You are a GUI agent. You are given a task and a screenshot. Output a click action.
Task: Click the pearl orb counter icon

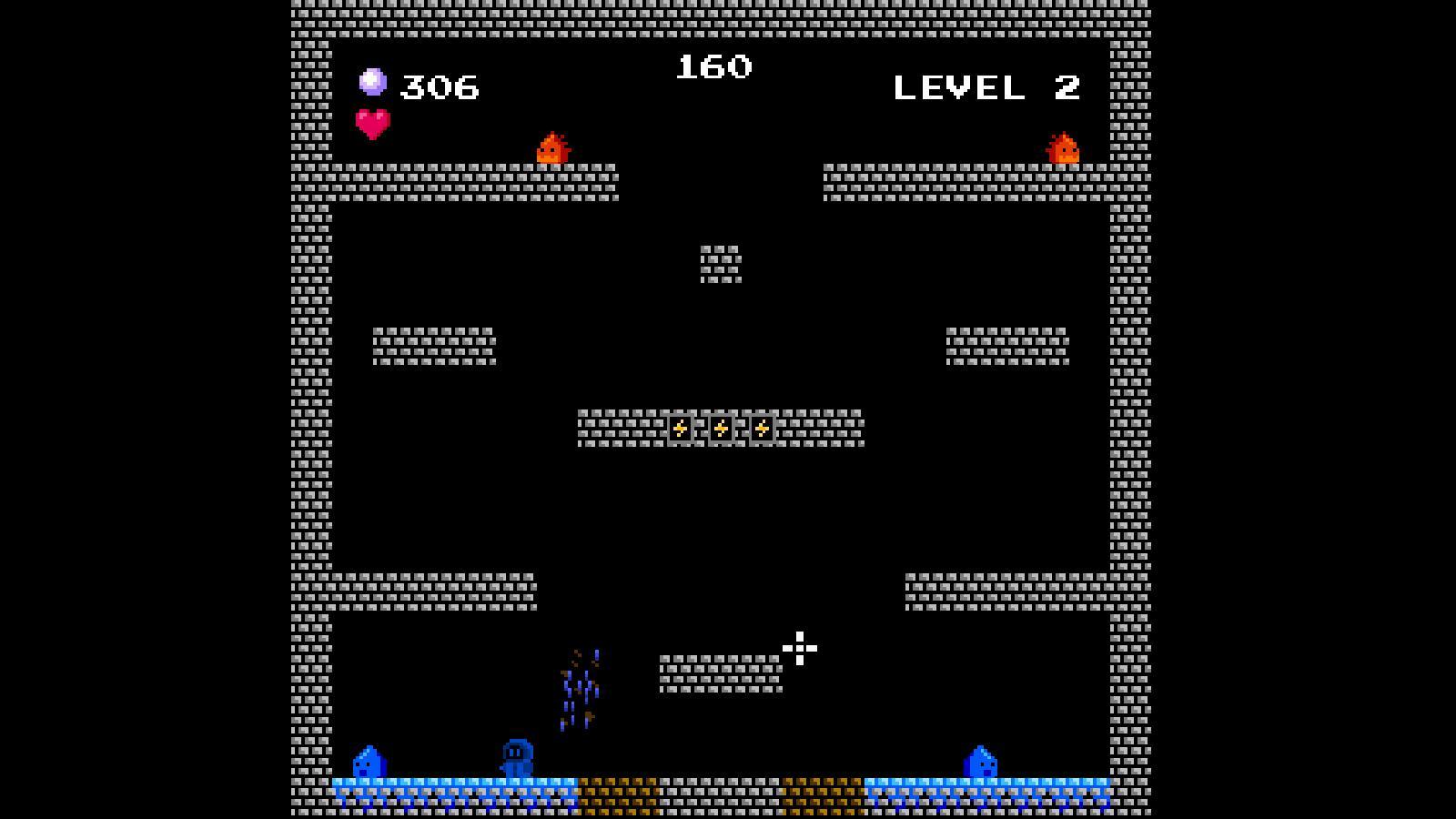372,81
